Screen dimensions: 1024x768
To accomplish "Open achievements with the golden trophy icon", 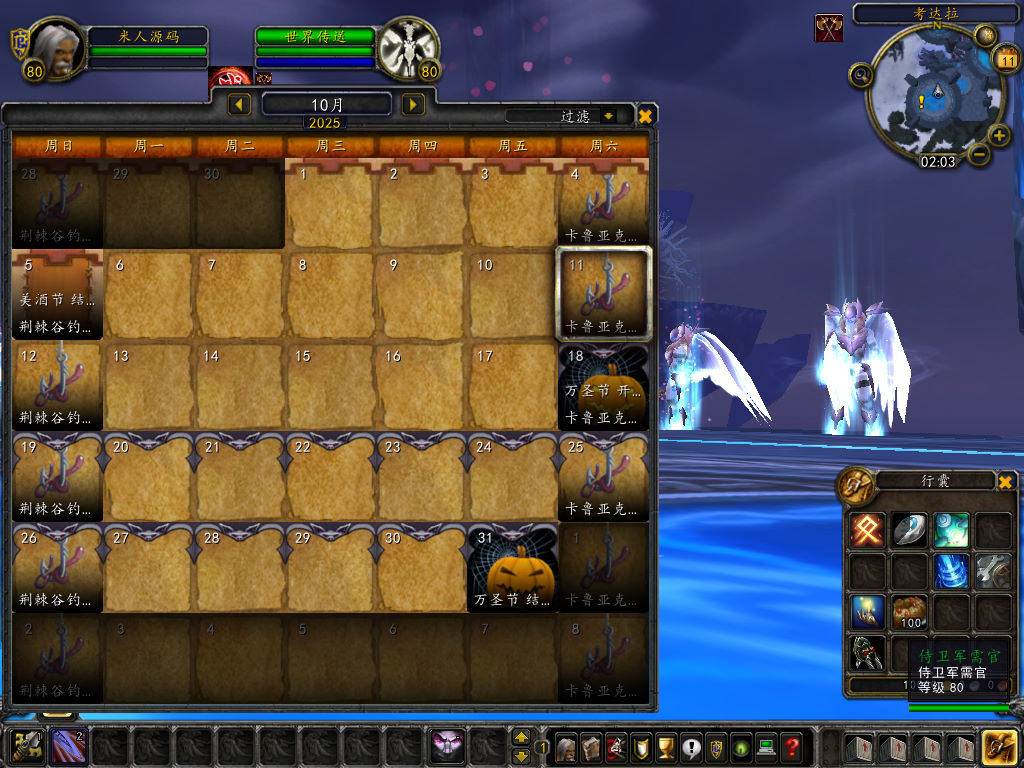I will 665,746.
